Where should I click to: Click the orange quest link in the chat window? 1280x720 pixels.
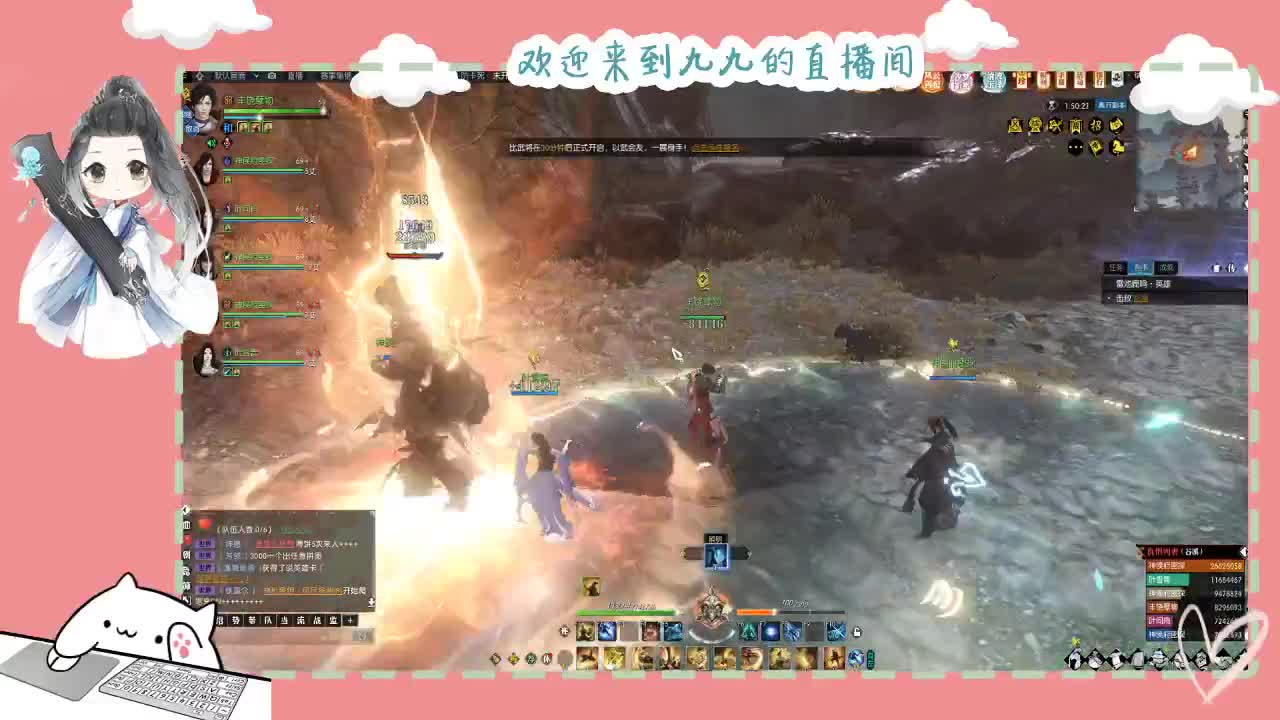(x=303, y=591)
